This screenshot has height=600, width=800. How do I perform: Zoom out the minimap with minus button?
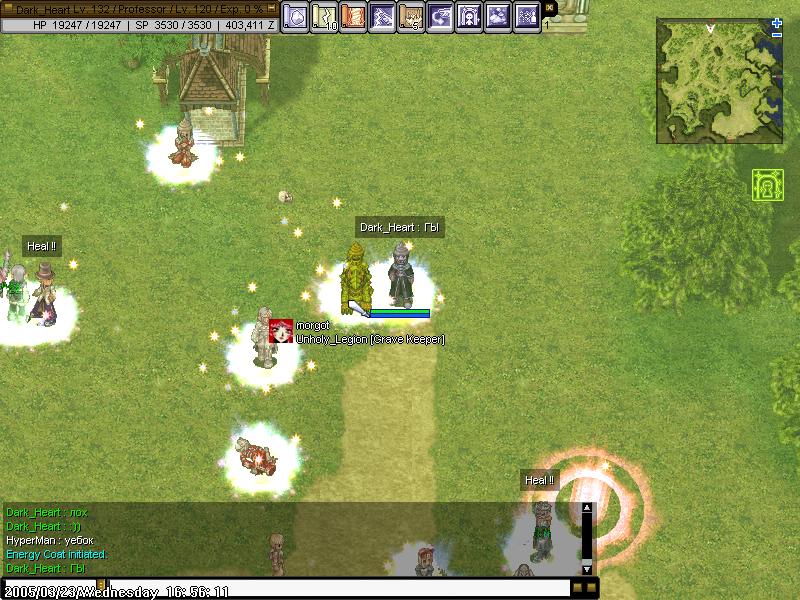(x=777, y=35)
